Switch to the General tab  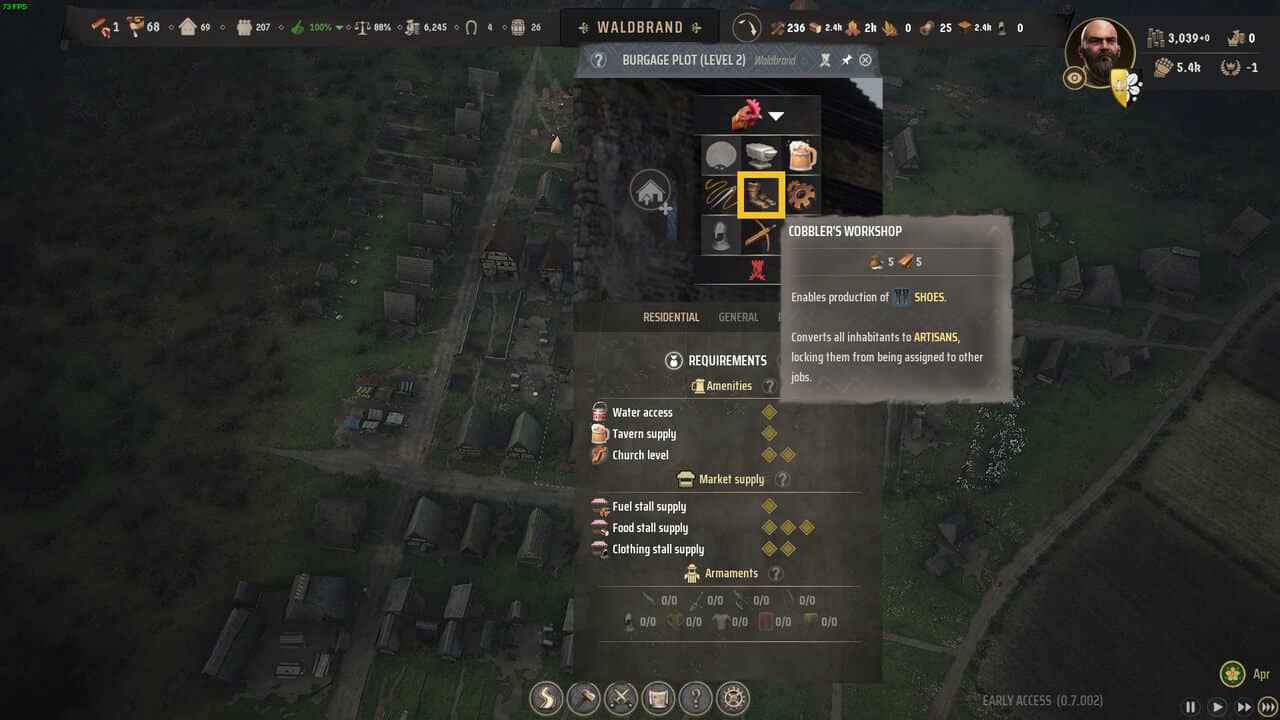point(738,317)
